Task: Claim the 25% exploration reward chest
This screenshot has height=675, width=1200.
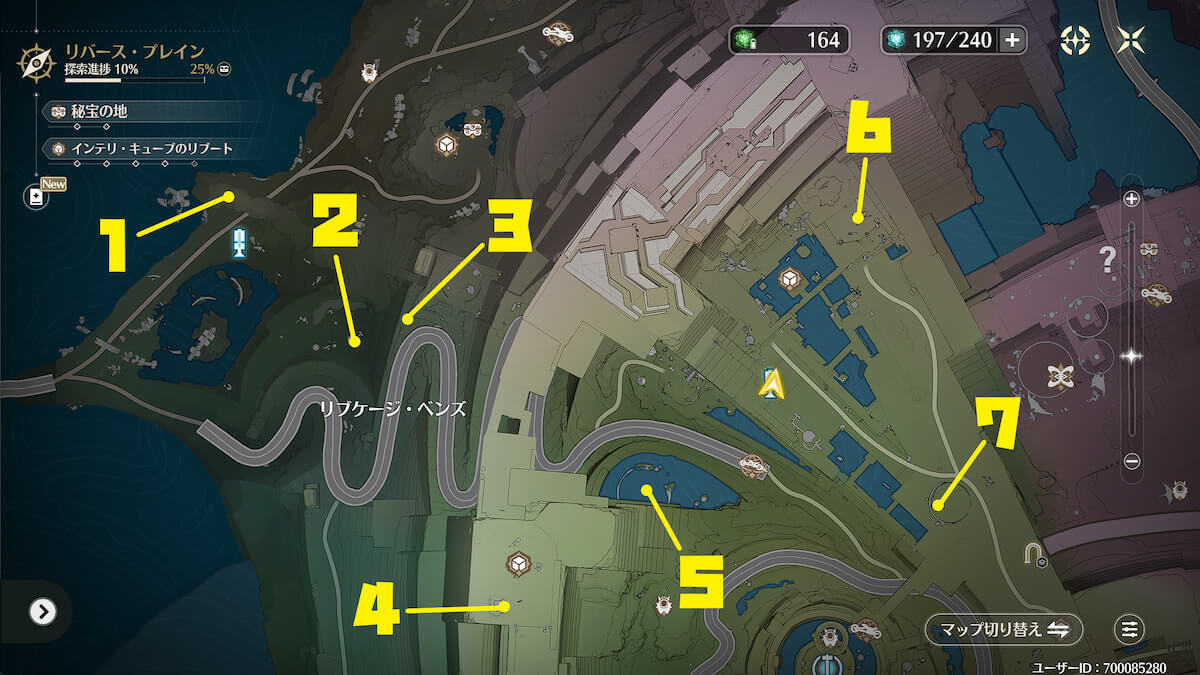Action: coord(225,70)
